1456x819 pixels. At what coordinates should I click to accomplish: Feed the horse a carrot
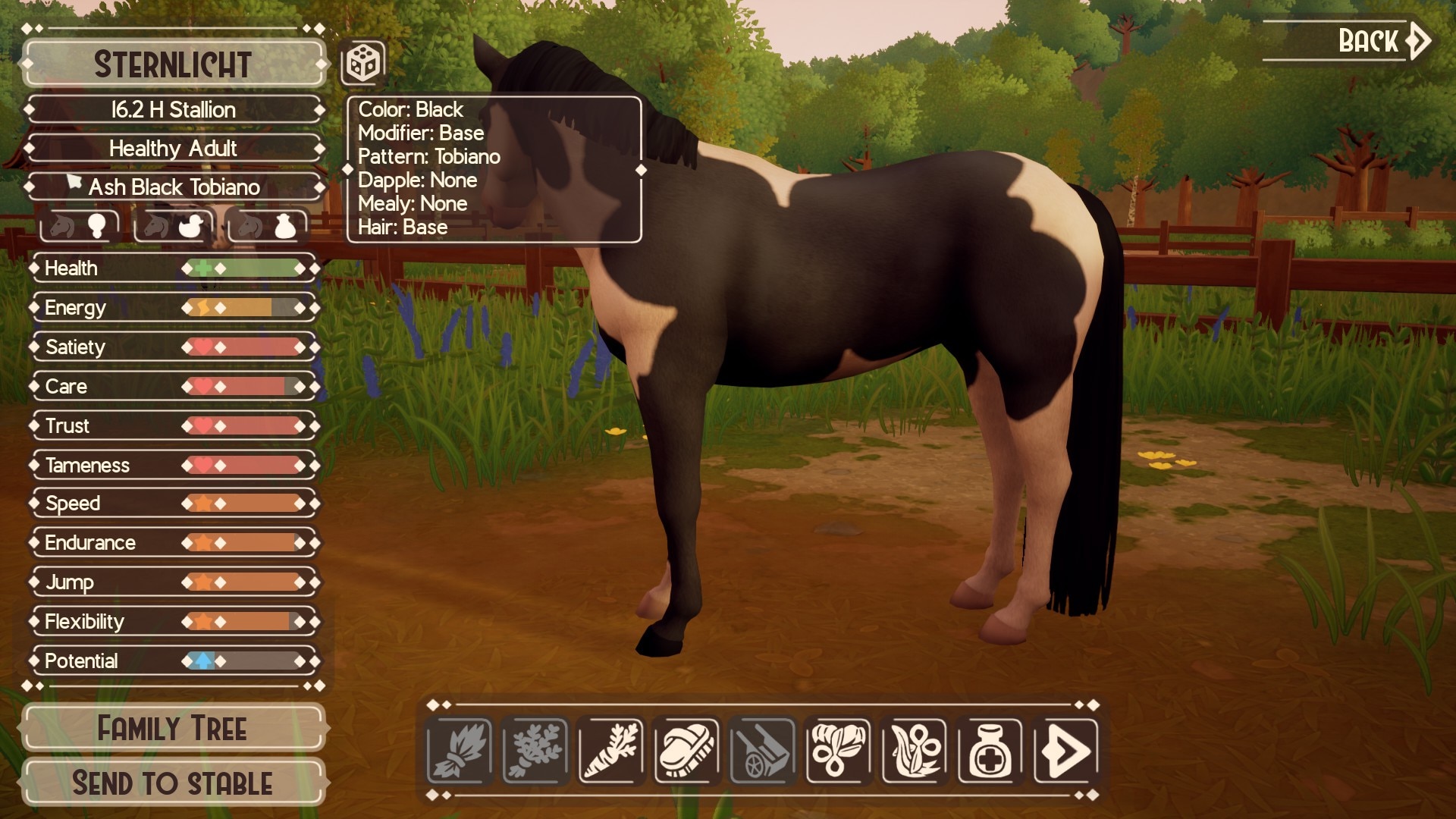(x=611, y=751)
